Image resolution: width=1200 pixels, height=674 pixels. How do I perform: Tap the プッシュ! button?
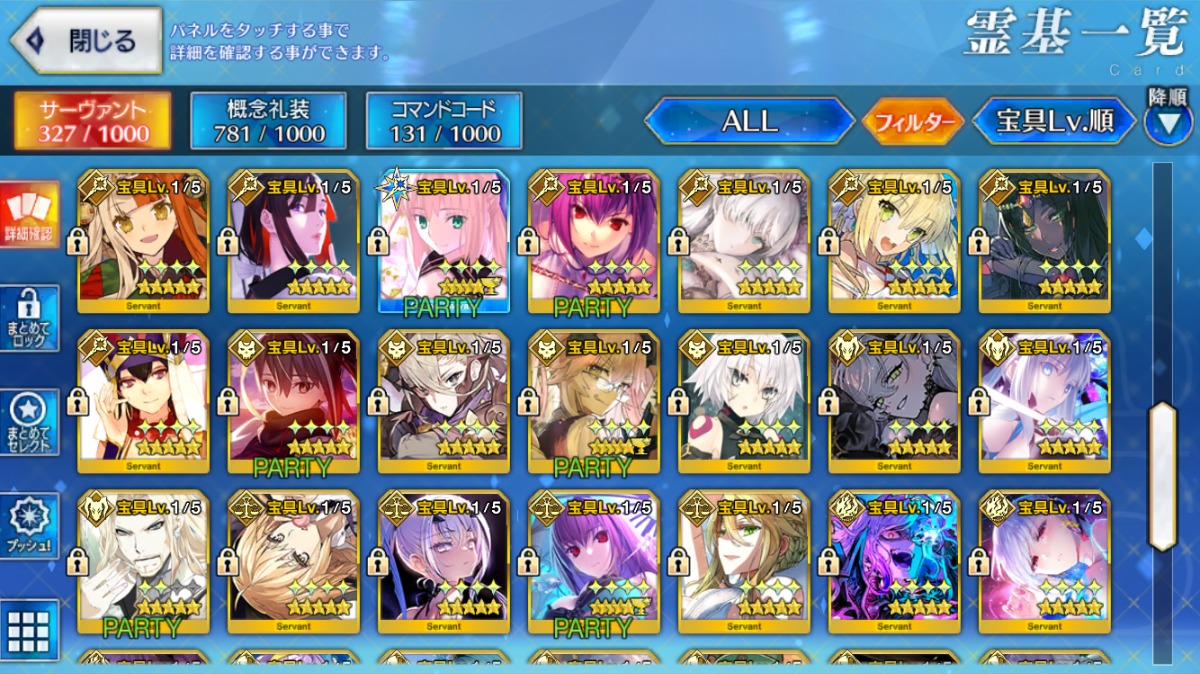(x=29, y=526)
